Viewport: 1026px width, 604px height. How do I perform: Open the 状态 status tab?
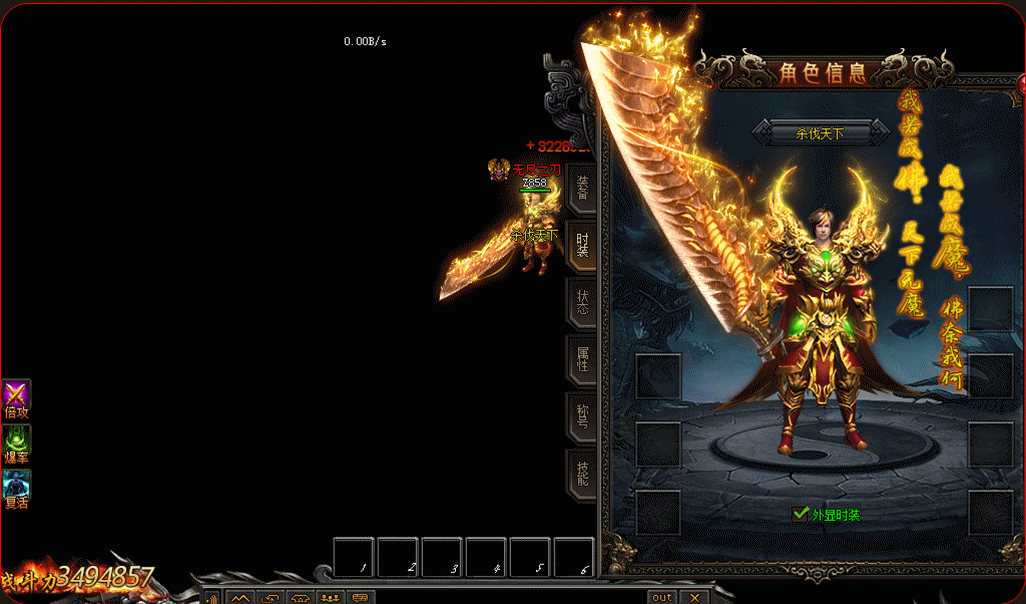582,301
